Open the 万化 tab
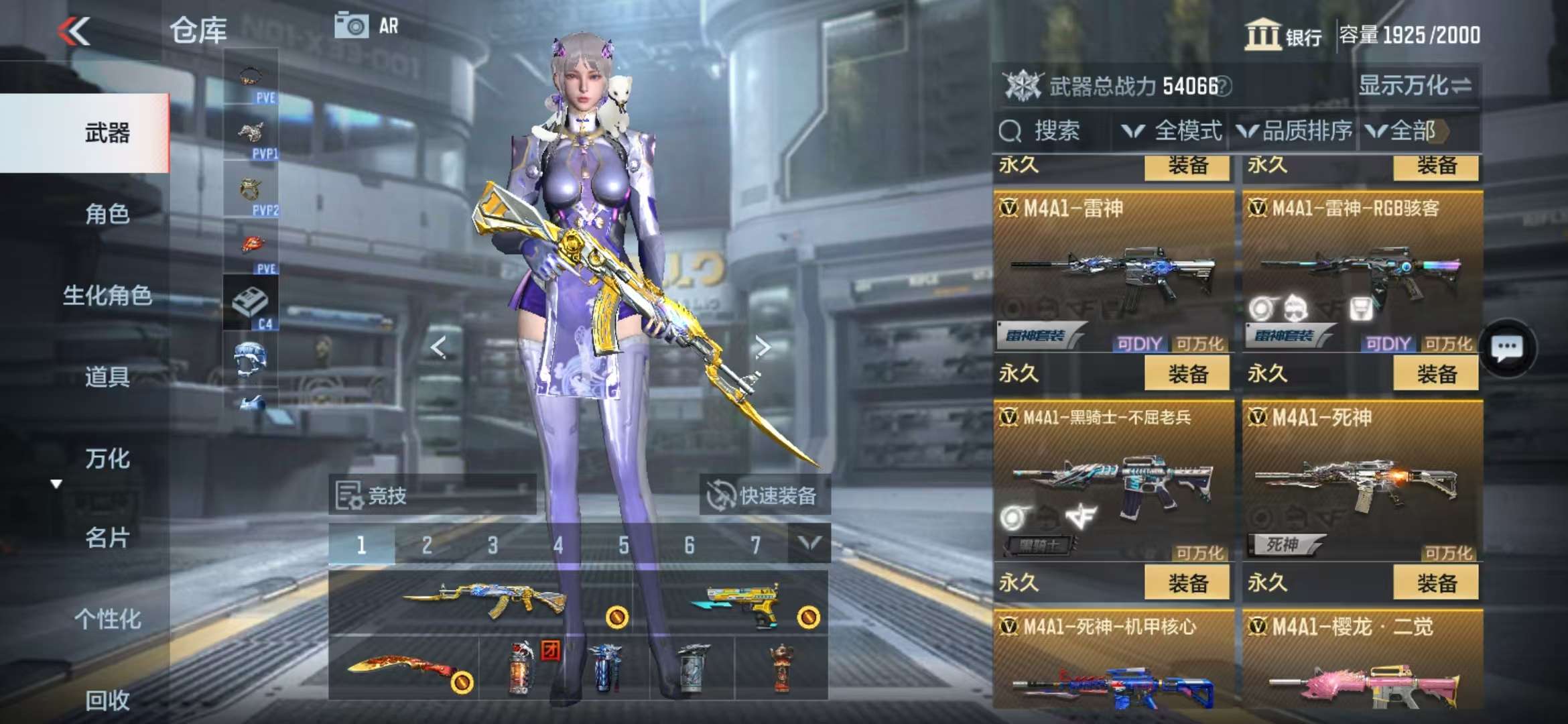Image resolution: width=1568 pixels, height=724 pixels. 107,459
